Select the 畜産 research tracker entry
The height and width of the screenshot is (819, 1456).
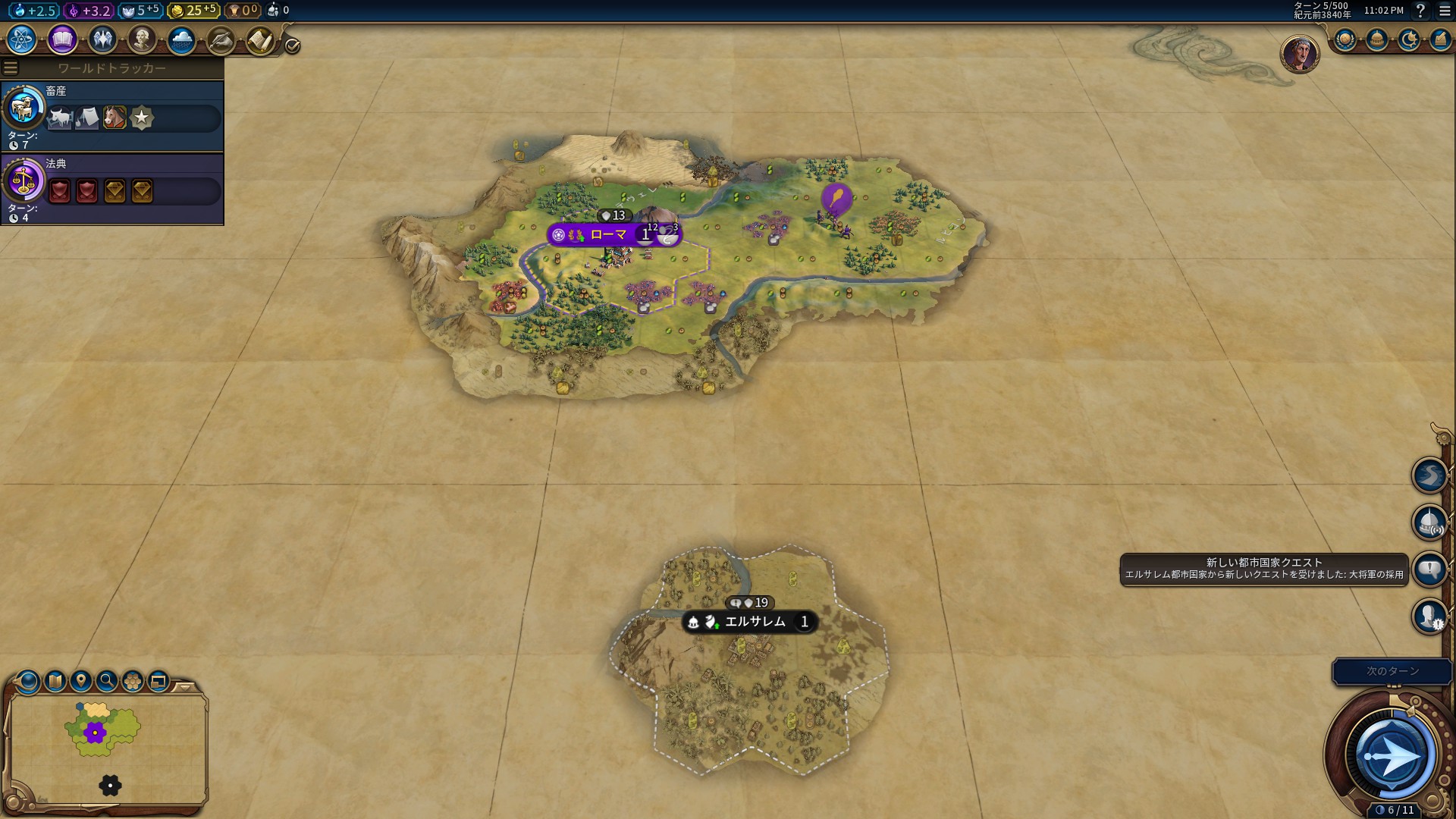click(x=112, y=116)
